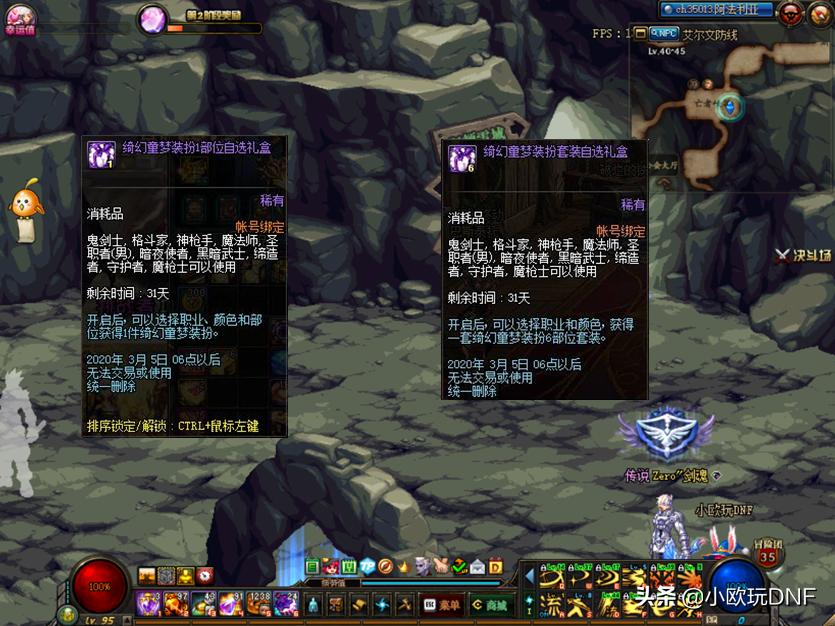
Task: Click the NPC search button on minimap
Action: click(x=663, y=33)
